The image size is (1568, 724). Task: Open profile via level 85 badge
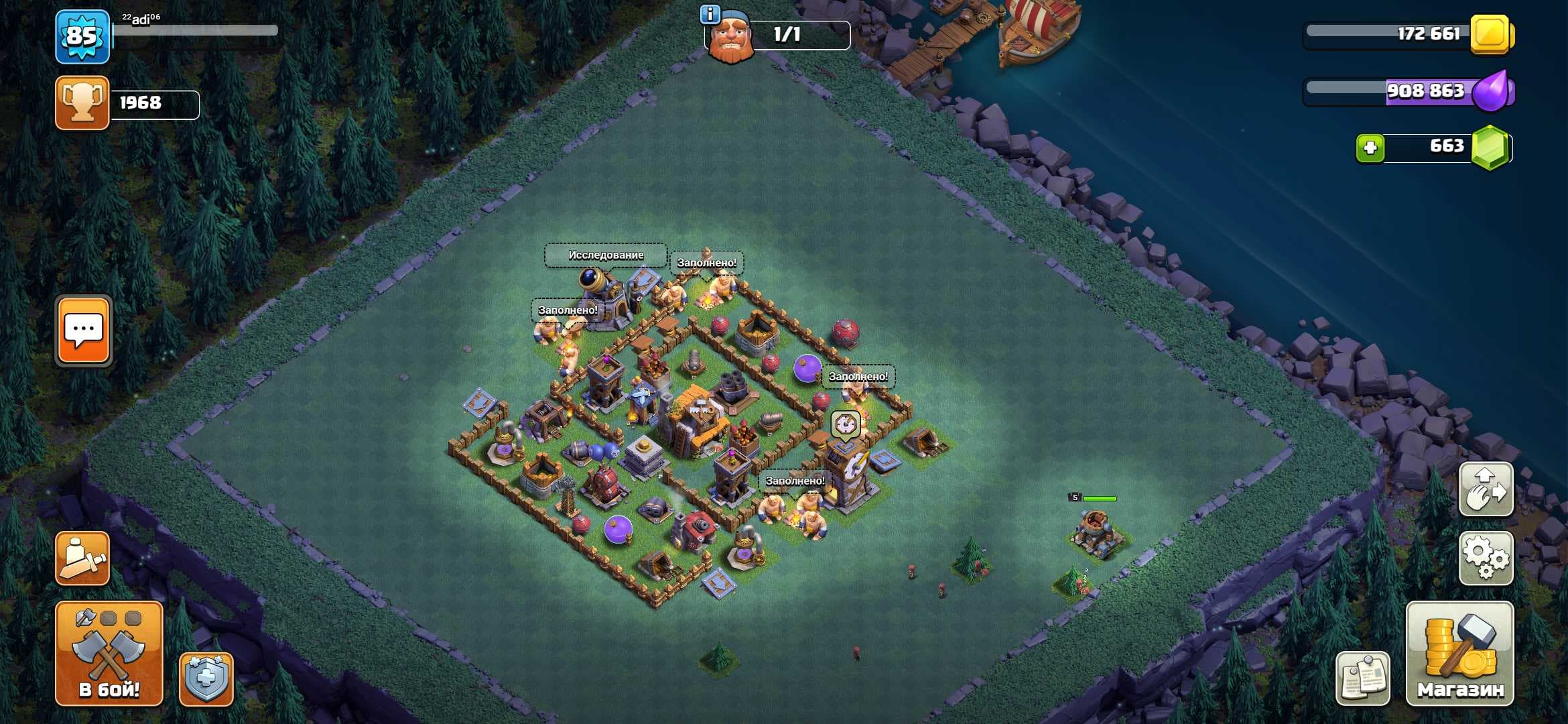pos(82,36)
